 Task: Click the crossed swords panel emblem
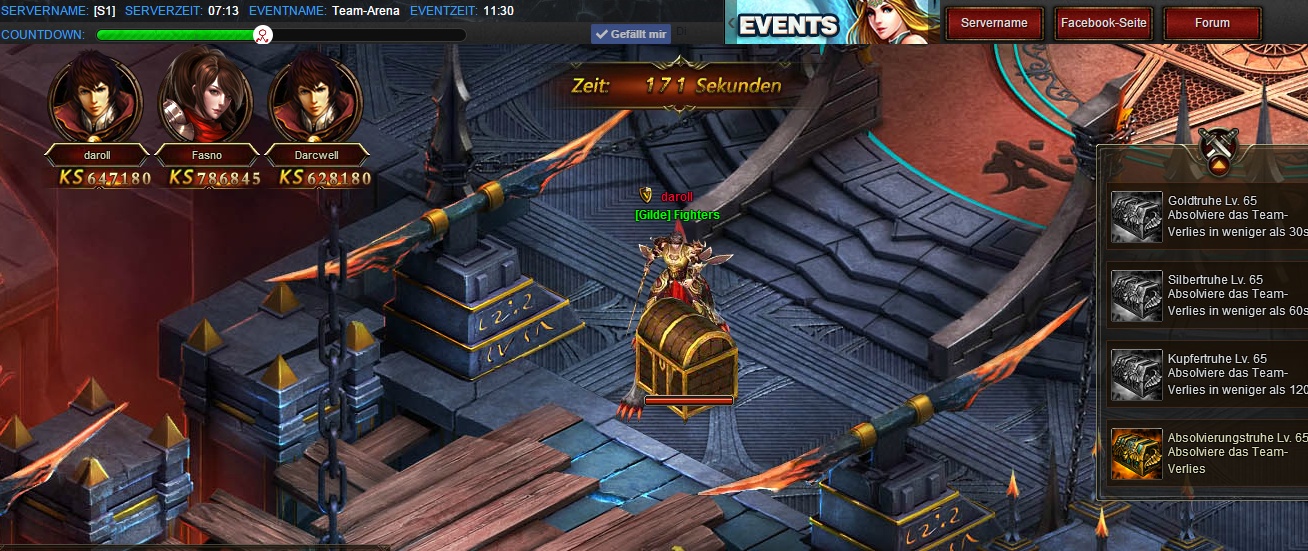pos(1219,147)
